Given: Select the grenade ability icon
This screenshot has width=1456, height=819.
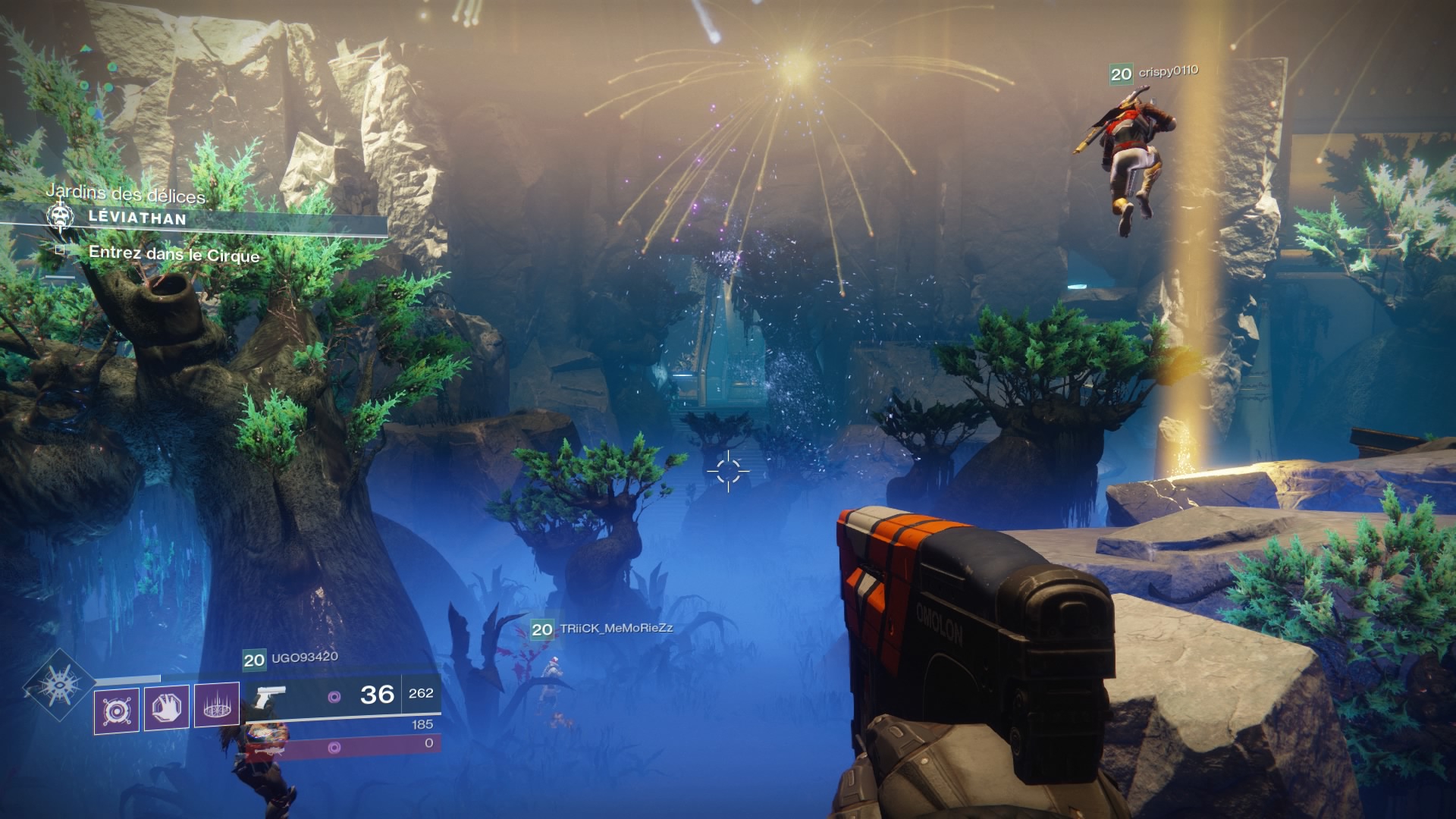Looking at the screenshot, I should pyautogui.click(x=117, y=711).
